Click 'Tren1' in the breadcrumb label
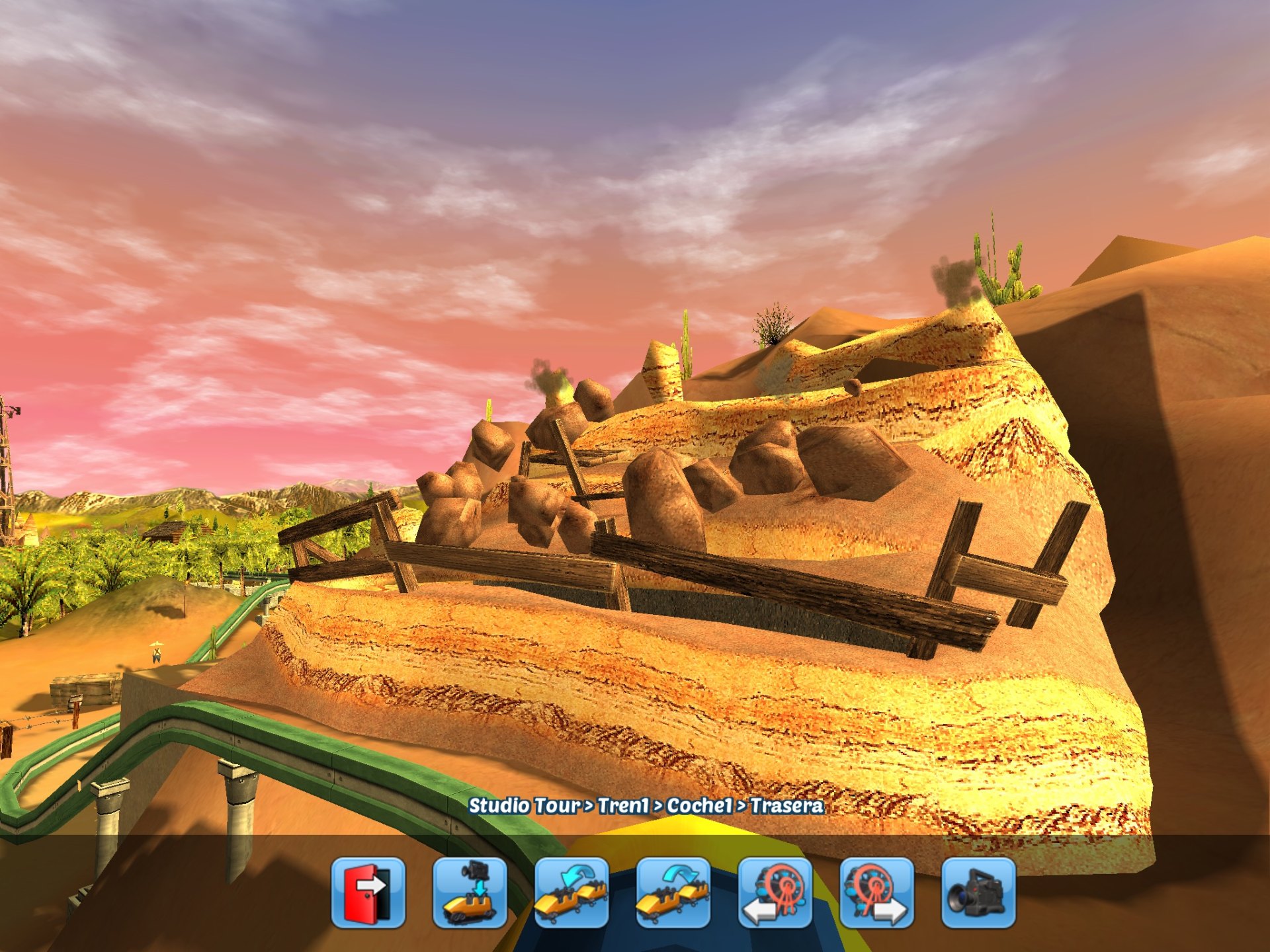This screenshot has width=1270, height=952. 622,806
